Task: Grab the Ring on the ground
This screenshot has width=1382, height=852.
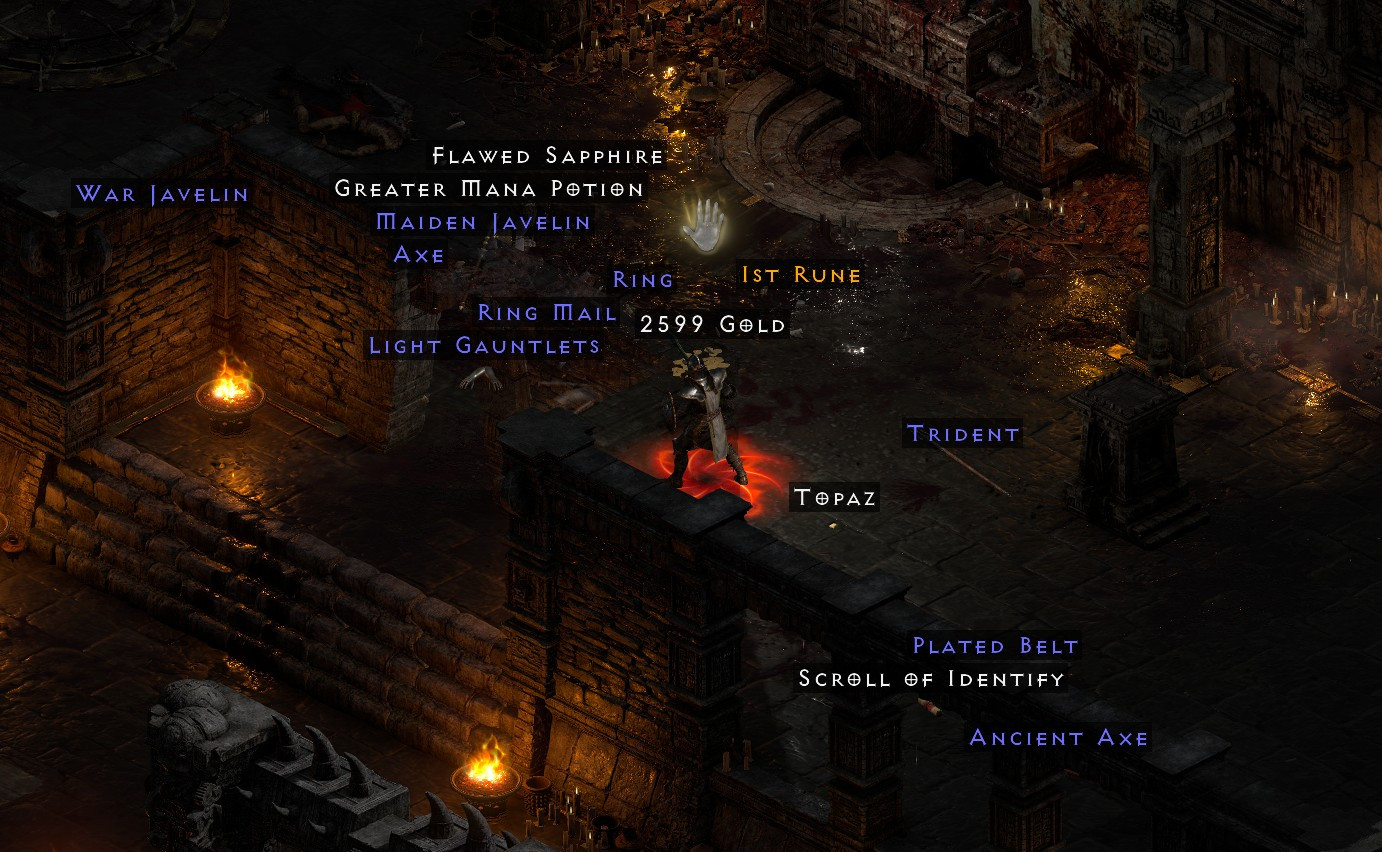Action: (644, 280)
